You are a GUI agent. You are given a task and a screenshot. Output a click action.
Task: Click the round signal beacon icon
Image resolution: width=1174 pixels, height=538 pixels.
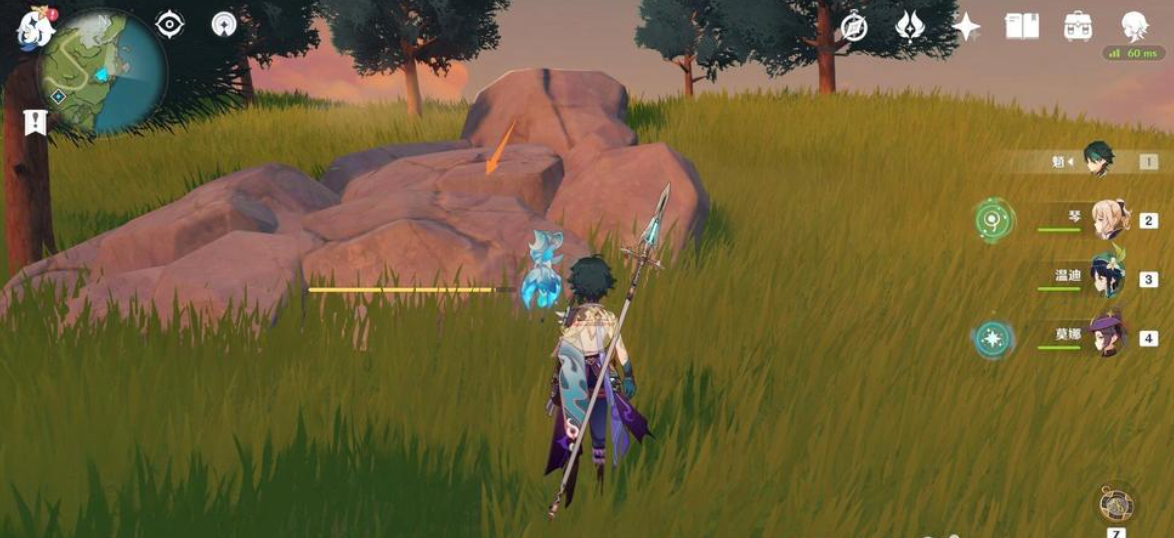coord(224,25)
